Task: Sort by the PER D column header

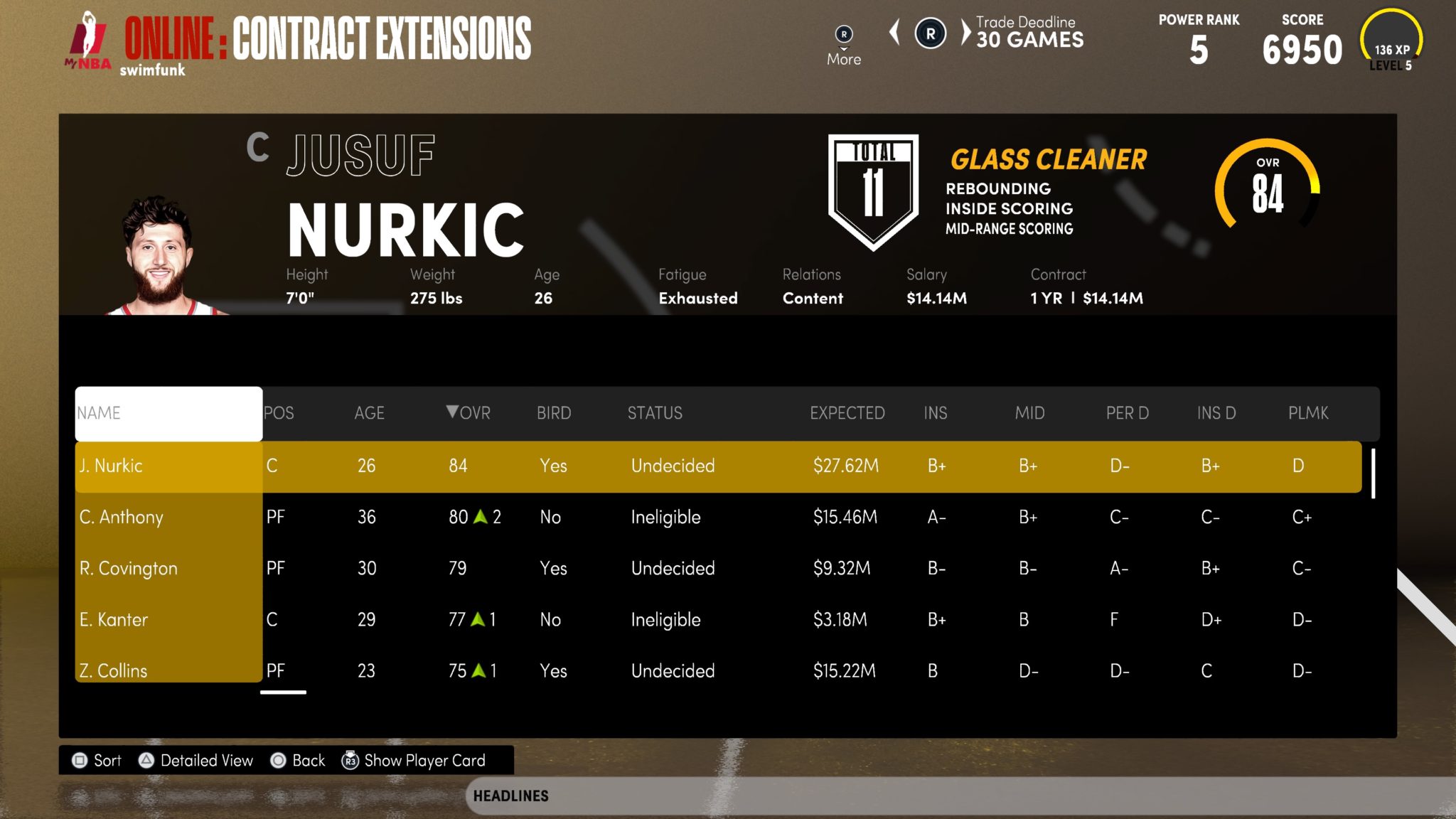Action: click(1127, 413)
